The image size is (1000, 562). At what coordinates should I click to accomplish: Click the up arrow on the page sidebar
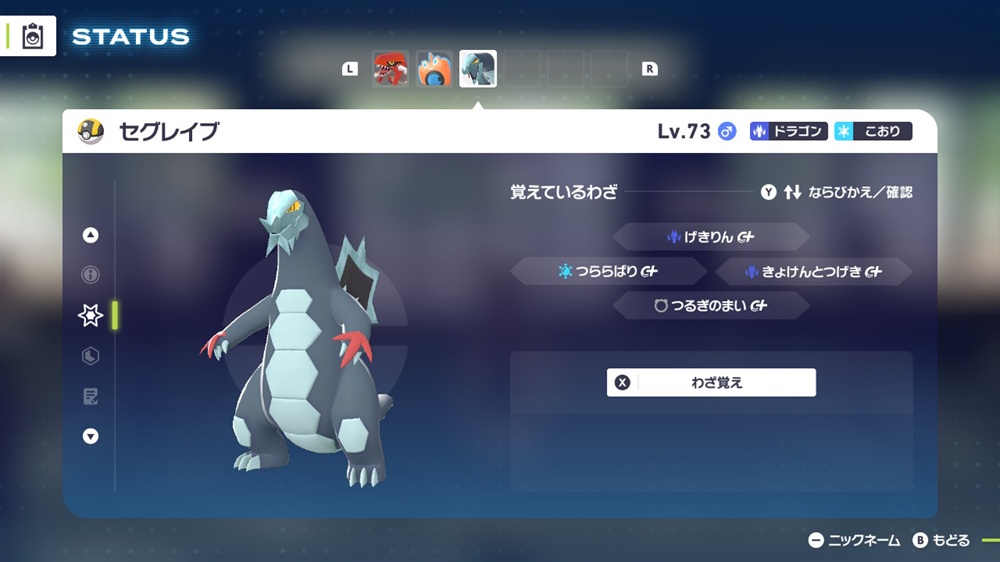tap(91, 236)
